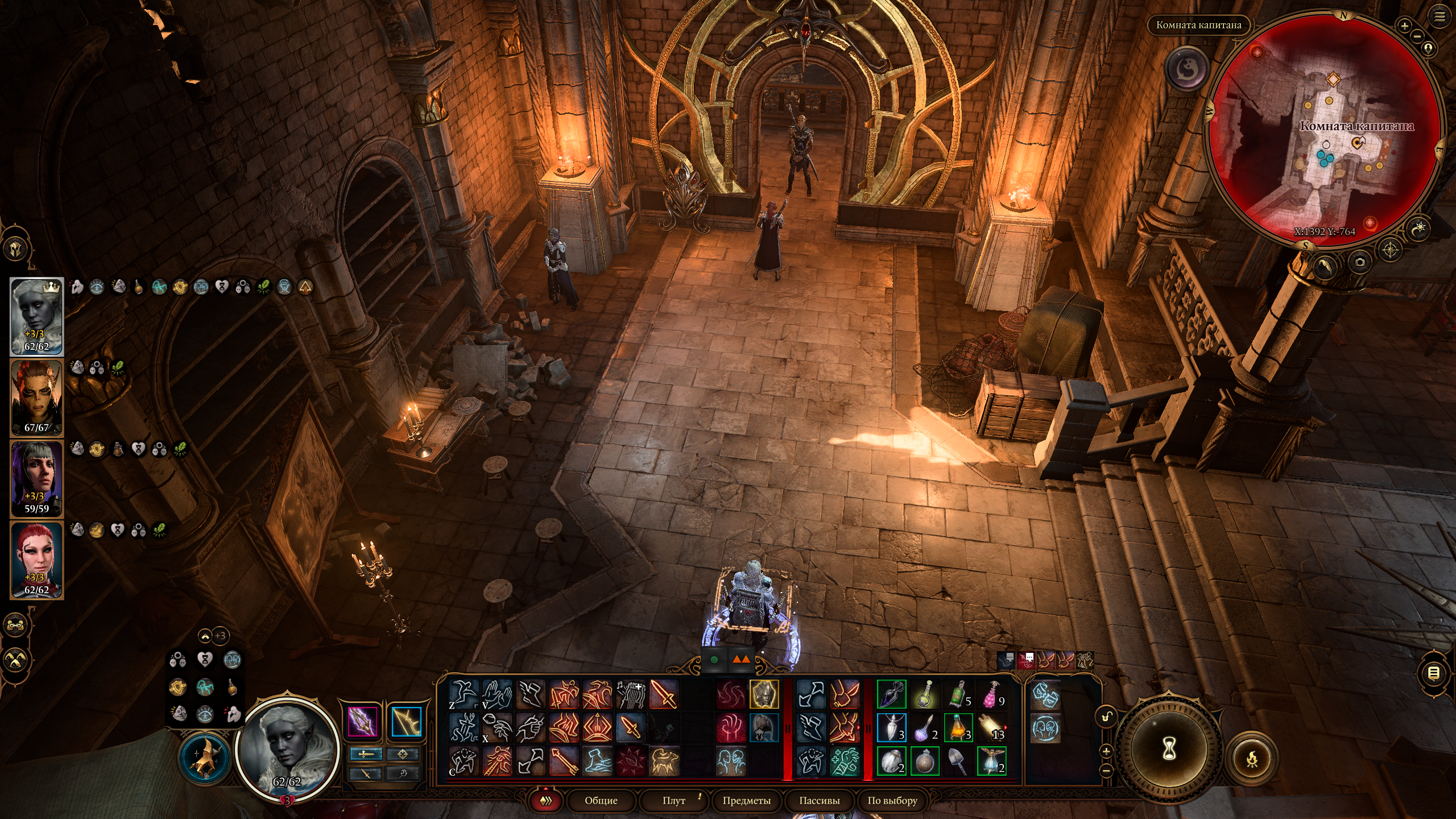Image resolution: width=1456 pixels, height=819 pixels.
Task: Toggle the hotbar lock icon
Action: [1106, 717]
